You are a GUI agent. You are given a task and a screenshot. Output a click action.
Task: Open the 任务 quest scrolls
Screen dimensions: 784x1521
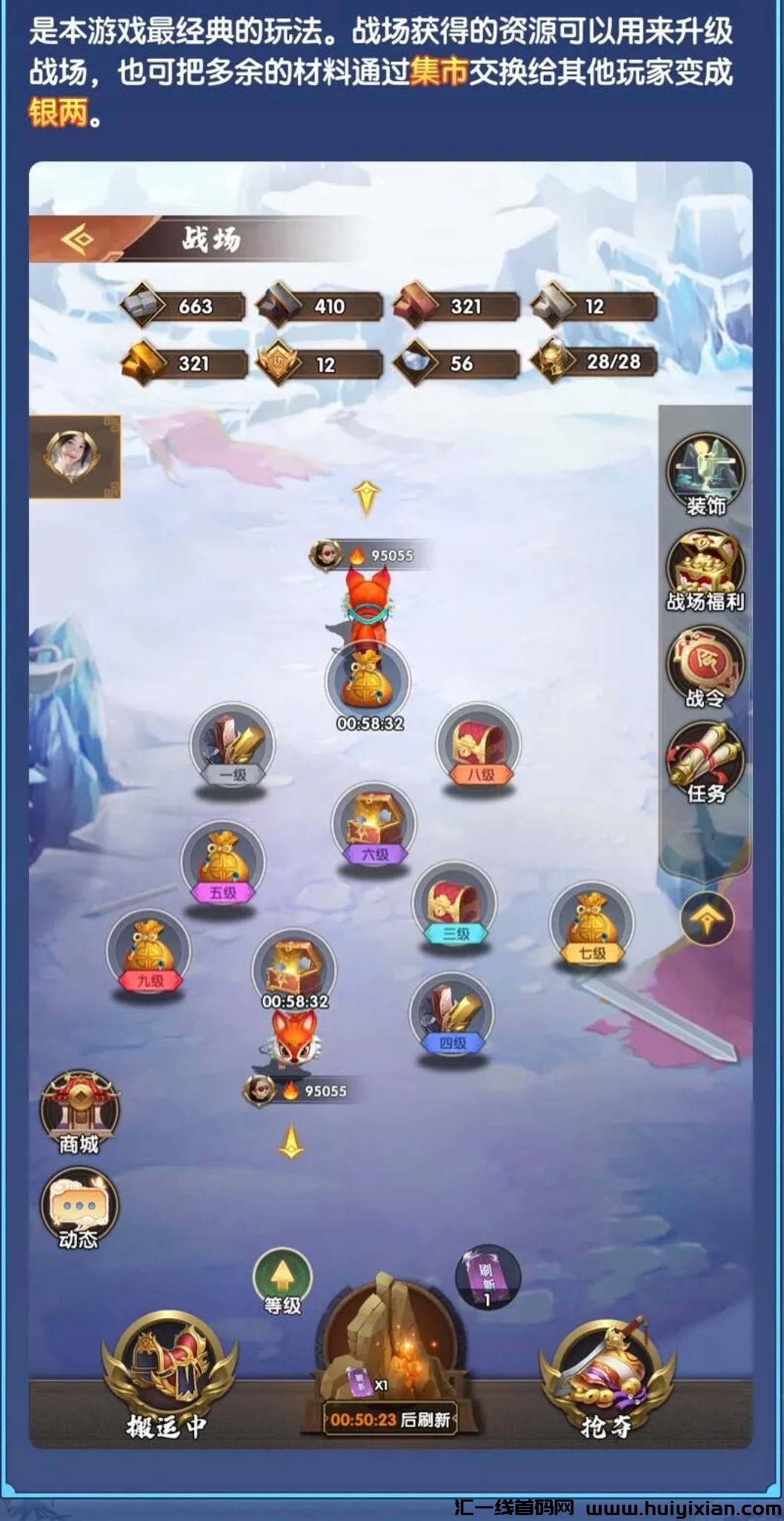[705, 761]
